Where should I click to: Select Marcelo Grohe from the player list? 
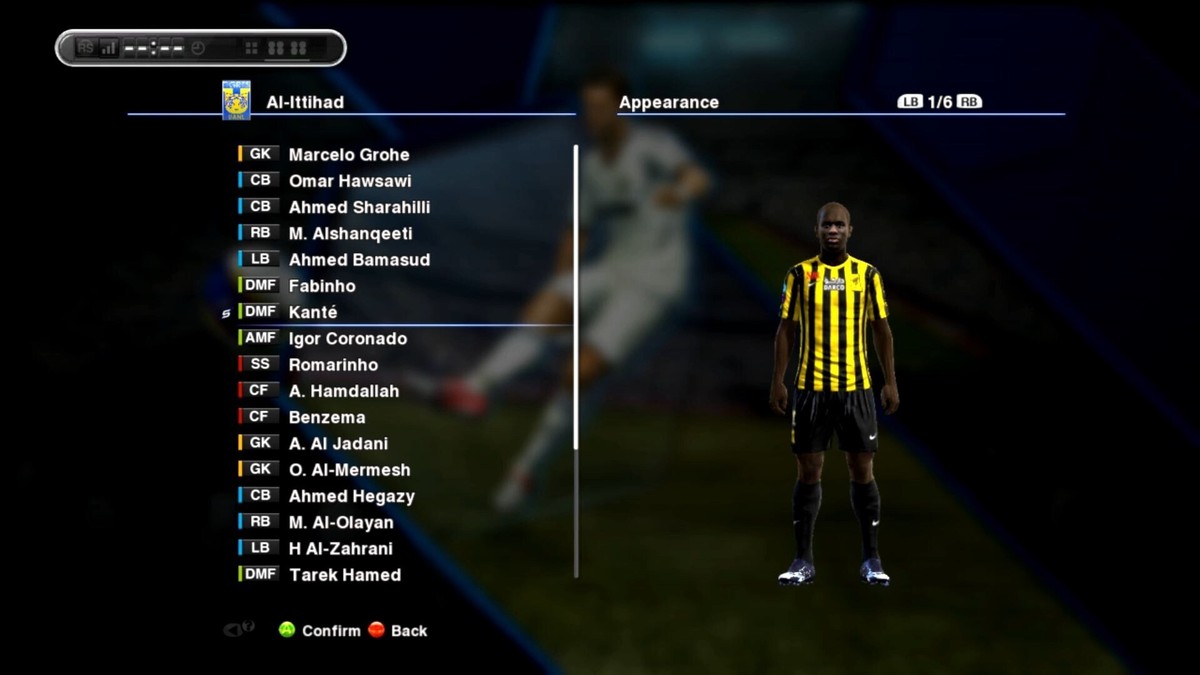348,155
